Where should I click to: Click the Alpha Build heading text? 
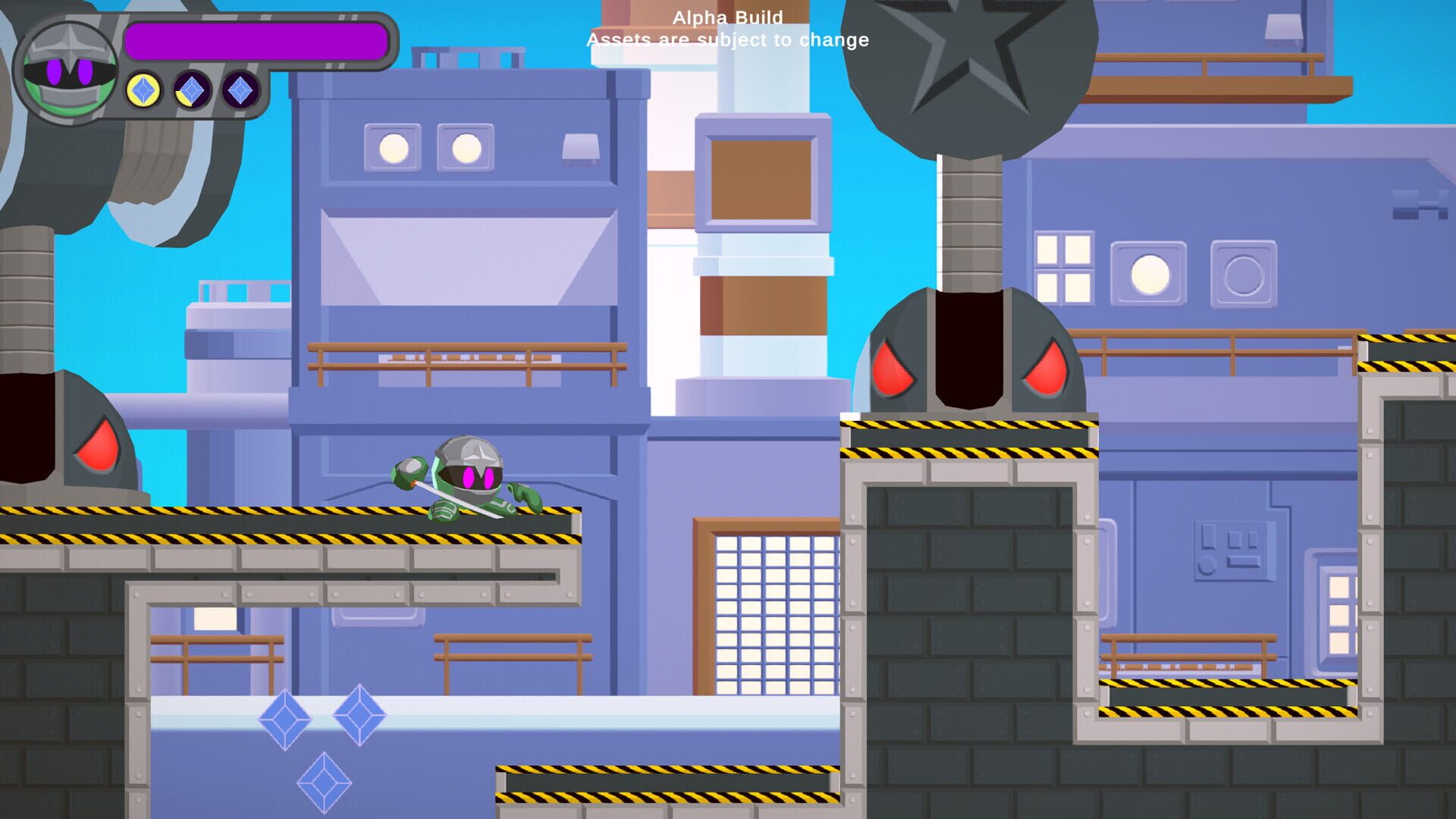click(x=728, y=17)
